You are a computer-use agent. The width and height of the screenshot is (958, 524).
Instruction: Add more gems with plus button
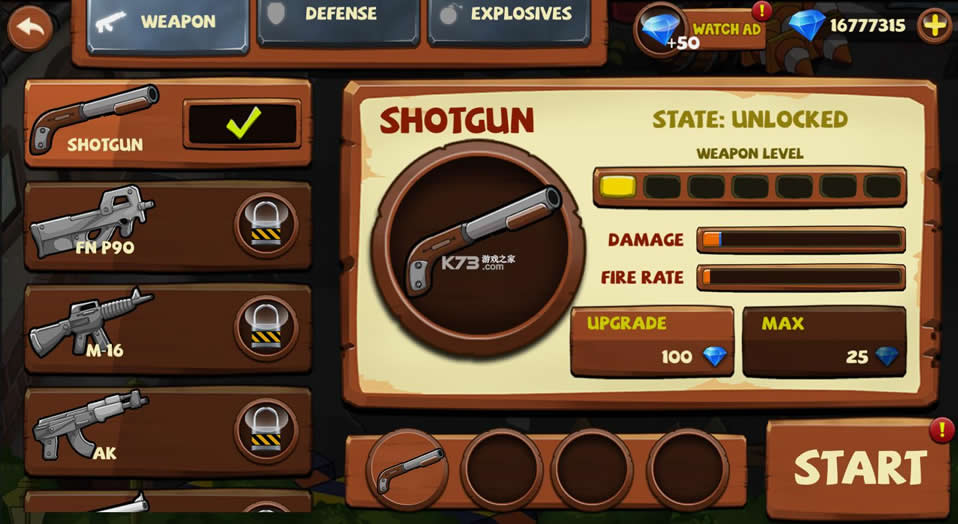[x=934, y=26]
